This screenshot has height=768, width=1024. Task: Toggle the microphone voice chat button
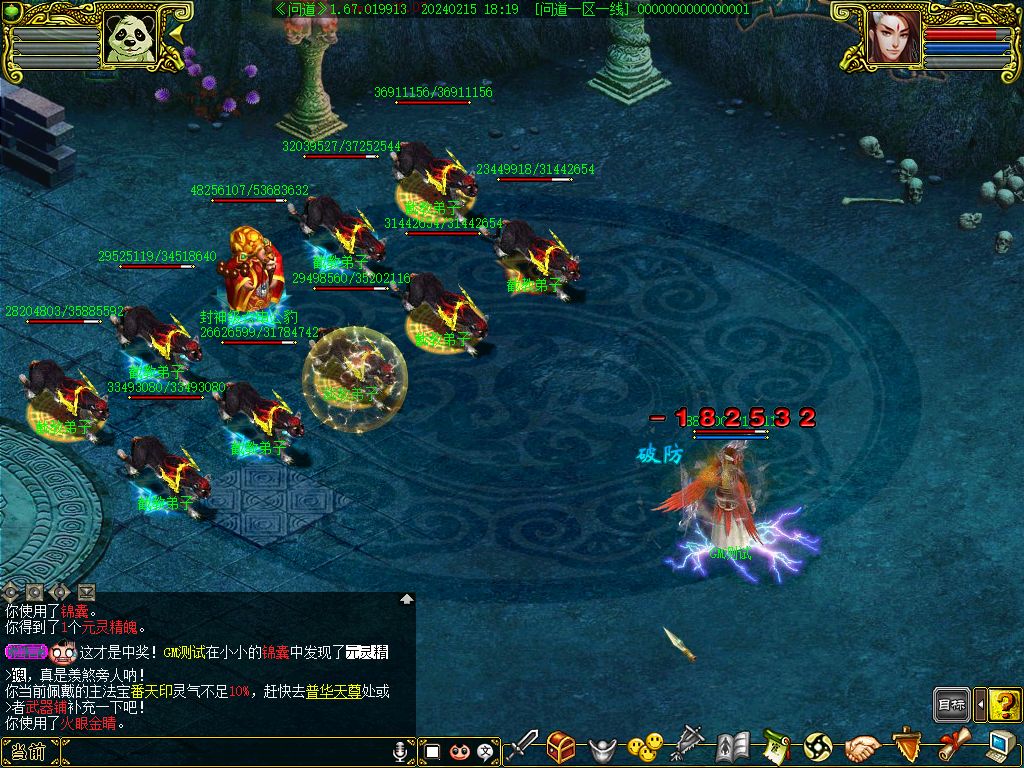(x=402, y=751)
